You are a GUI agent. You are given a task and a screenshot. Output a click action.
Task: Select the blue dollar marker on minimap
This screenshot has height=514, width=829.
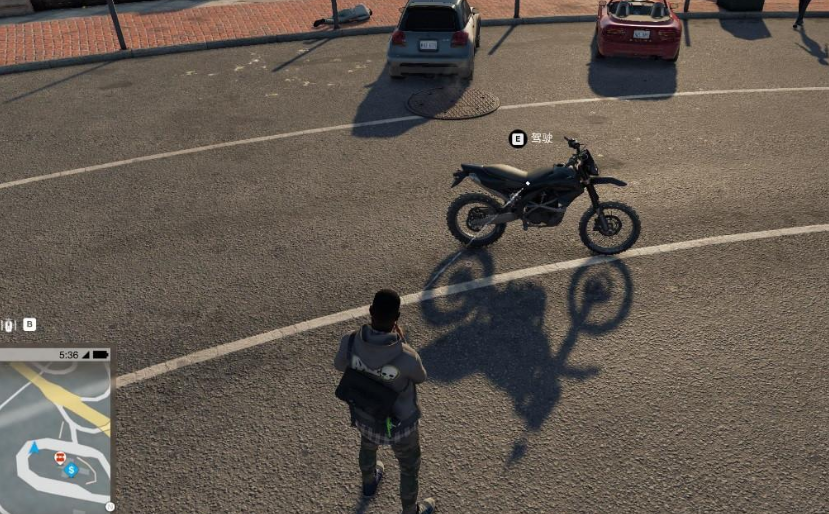pyautogui.click(x=71, y=469)
